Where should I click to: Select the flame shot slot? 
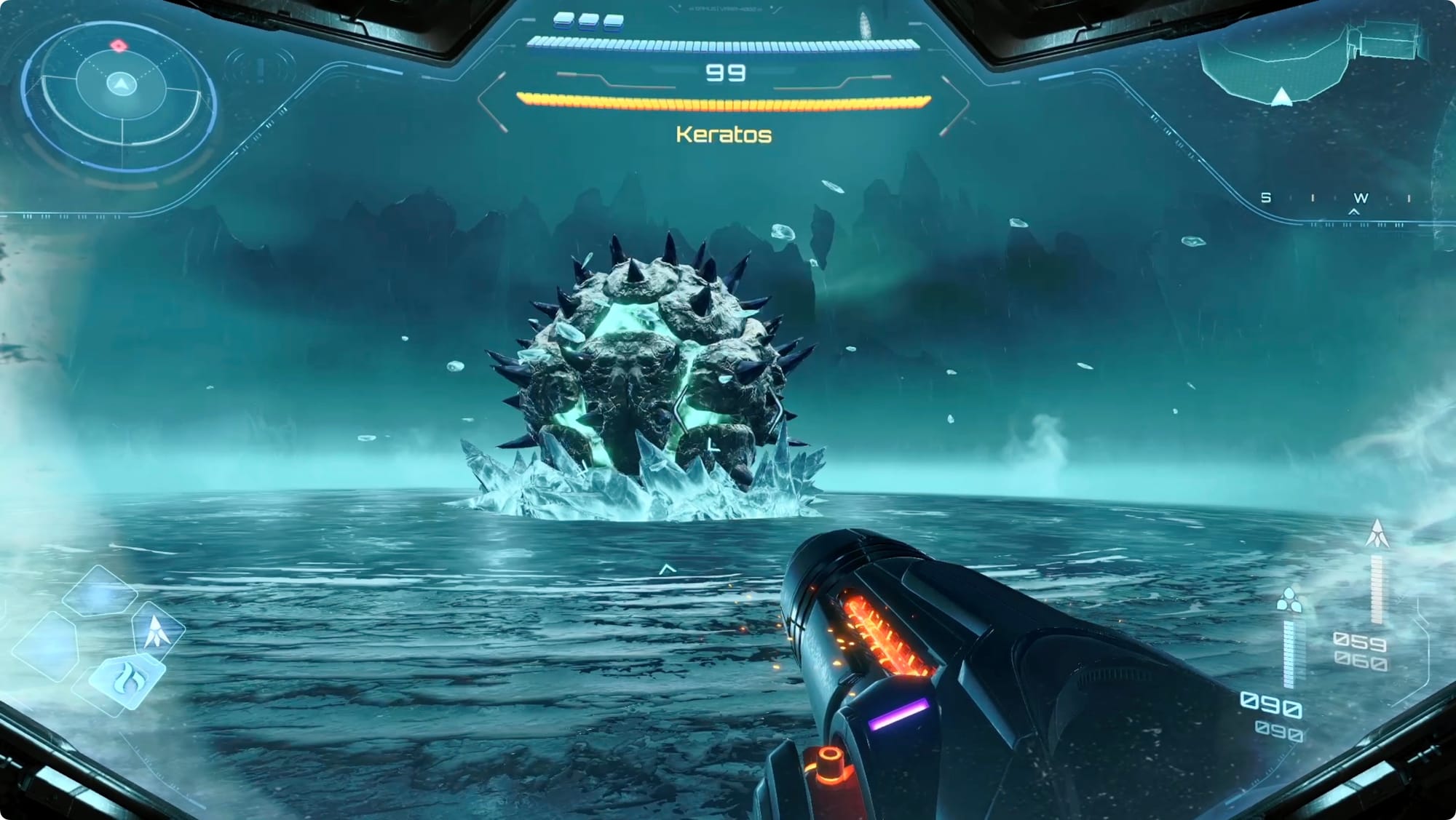(127, 682)
